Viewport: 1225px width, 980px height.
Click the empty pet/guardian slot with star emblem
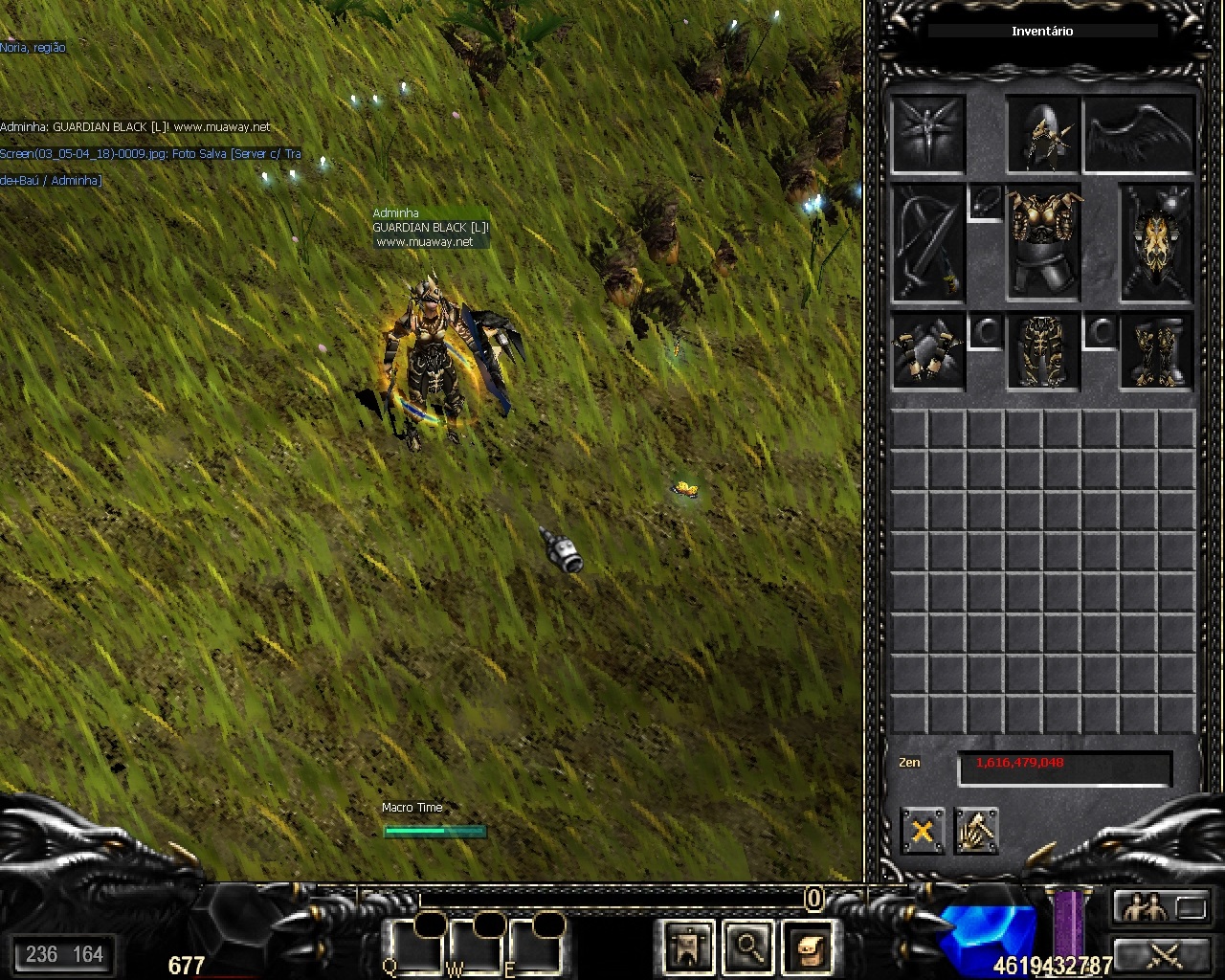pos(927,134)
